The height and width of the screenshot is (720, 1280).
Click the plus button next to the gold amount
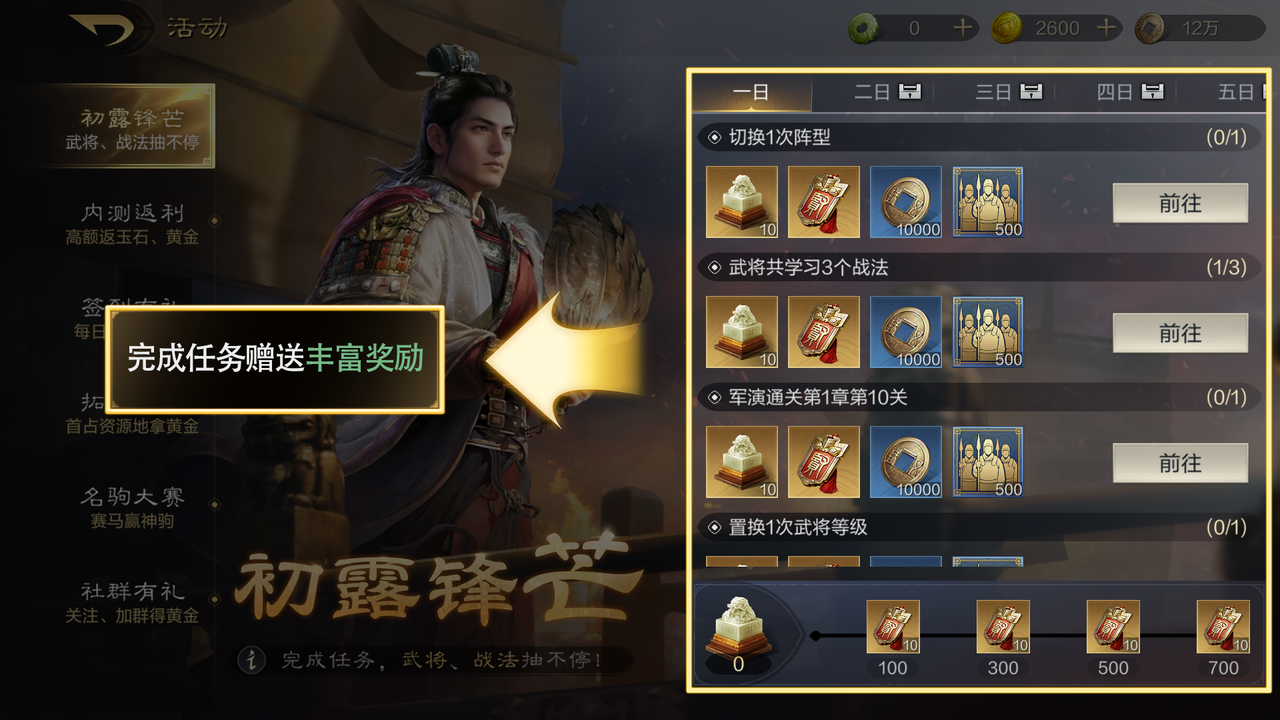click(x=1104, y=27)
